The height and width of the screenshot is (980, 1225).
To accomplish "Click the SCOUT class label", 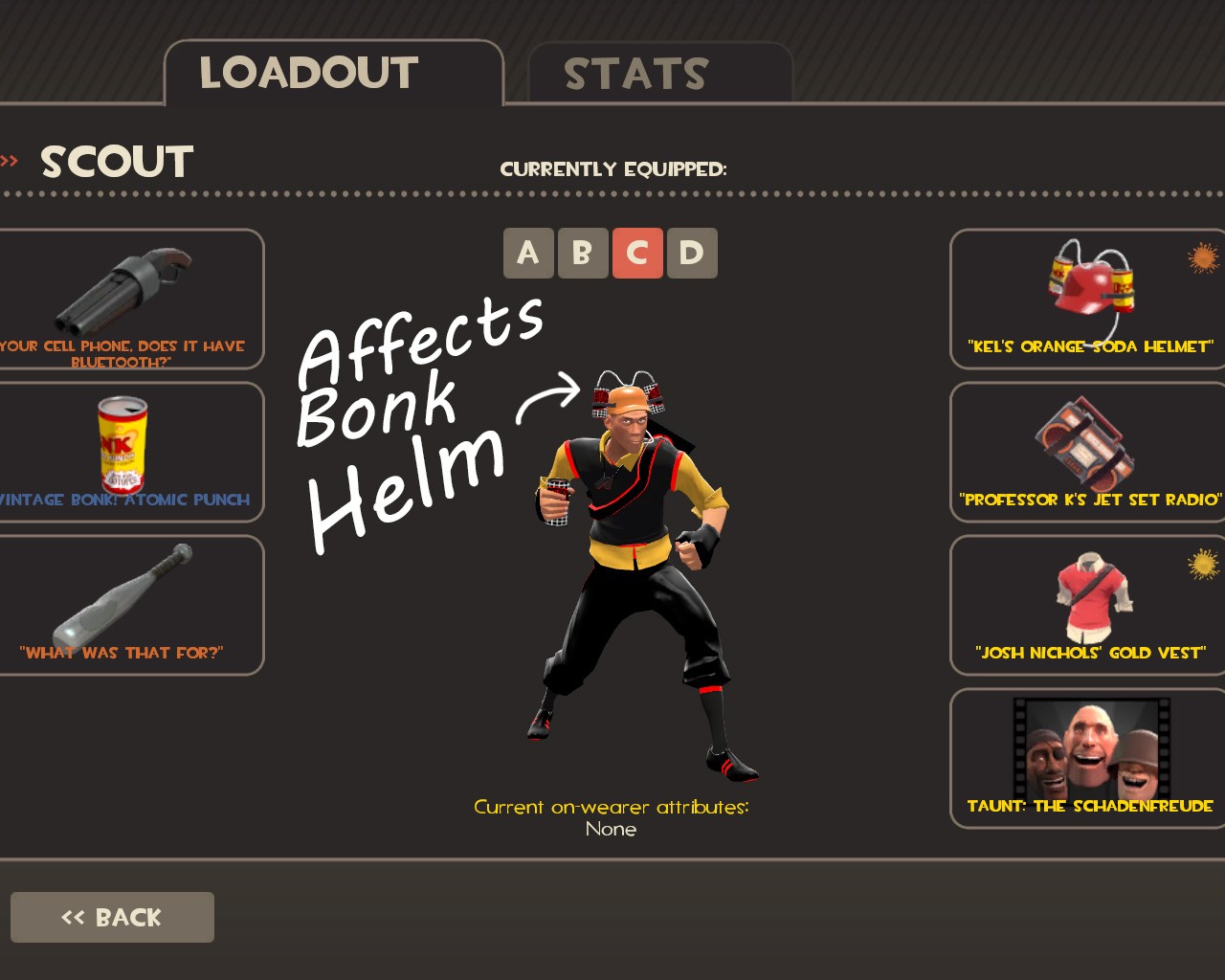I will (x=116, y=162).
